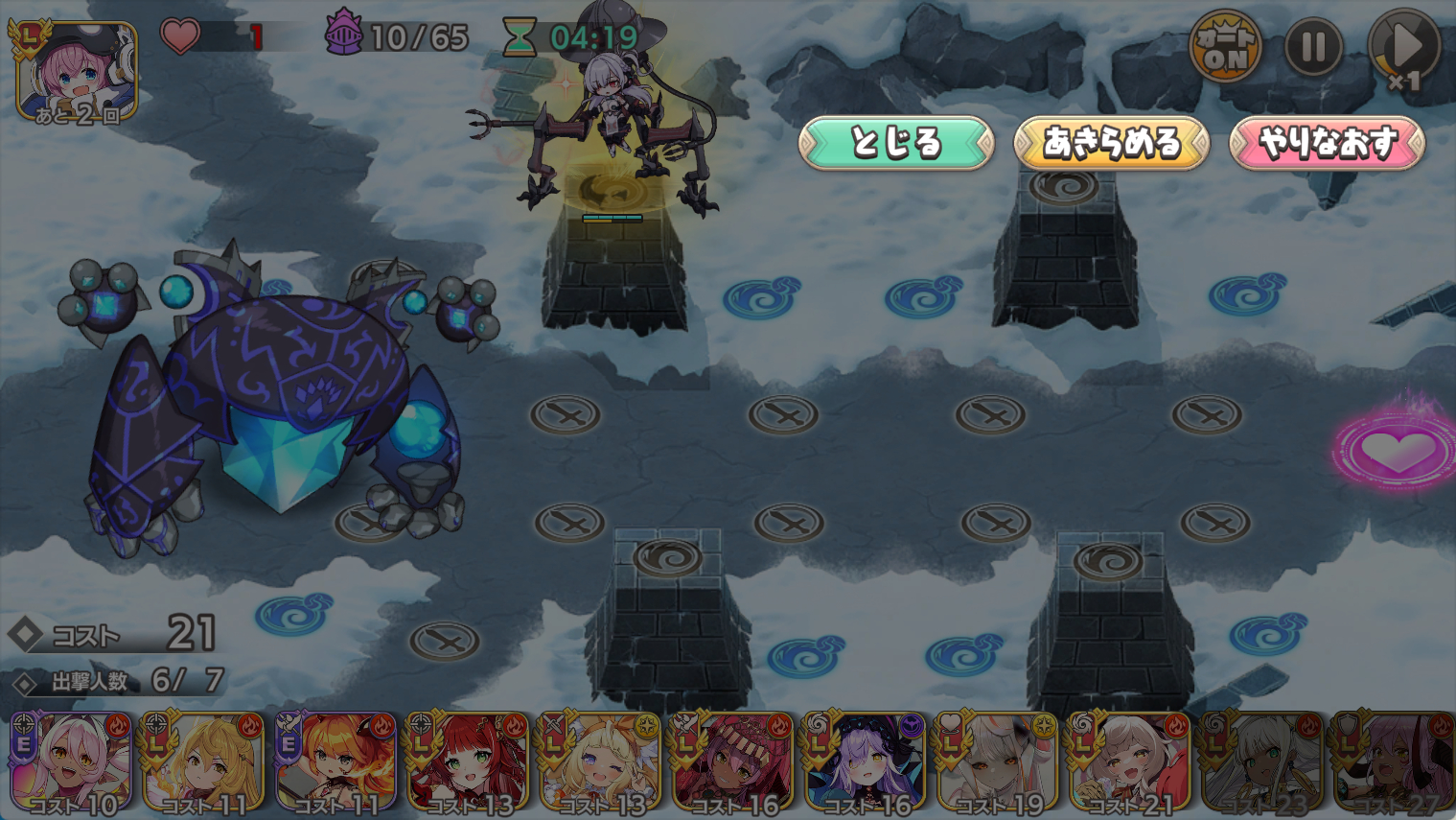1456x820 pixels.
Task: Toggle the Auto ON button
Action: click(x=1225, y=46)
